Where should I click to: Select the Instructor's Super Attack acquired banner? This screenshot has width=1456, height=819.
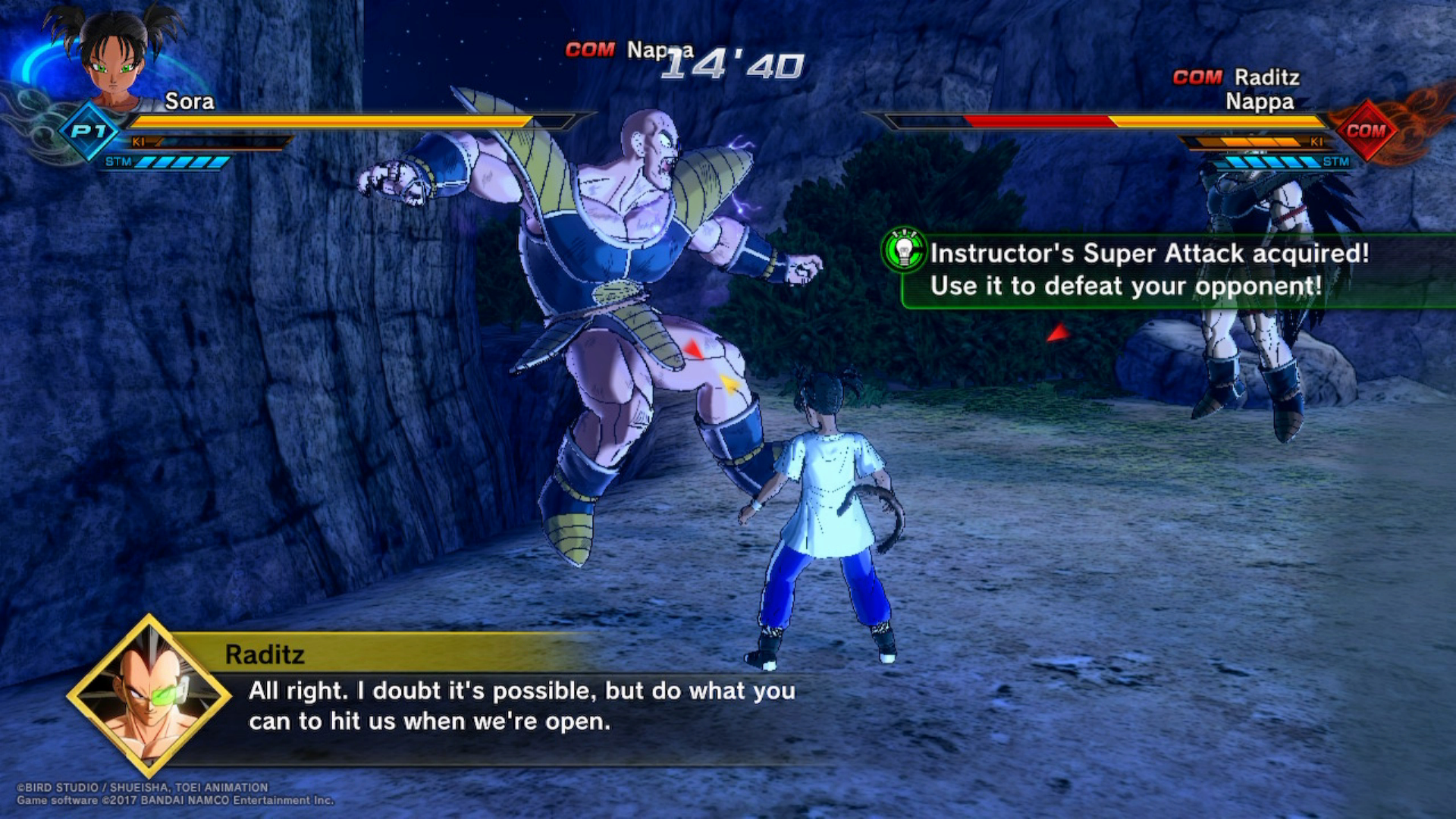tap(1168, 270)
